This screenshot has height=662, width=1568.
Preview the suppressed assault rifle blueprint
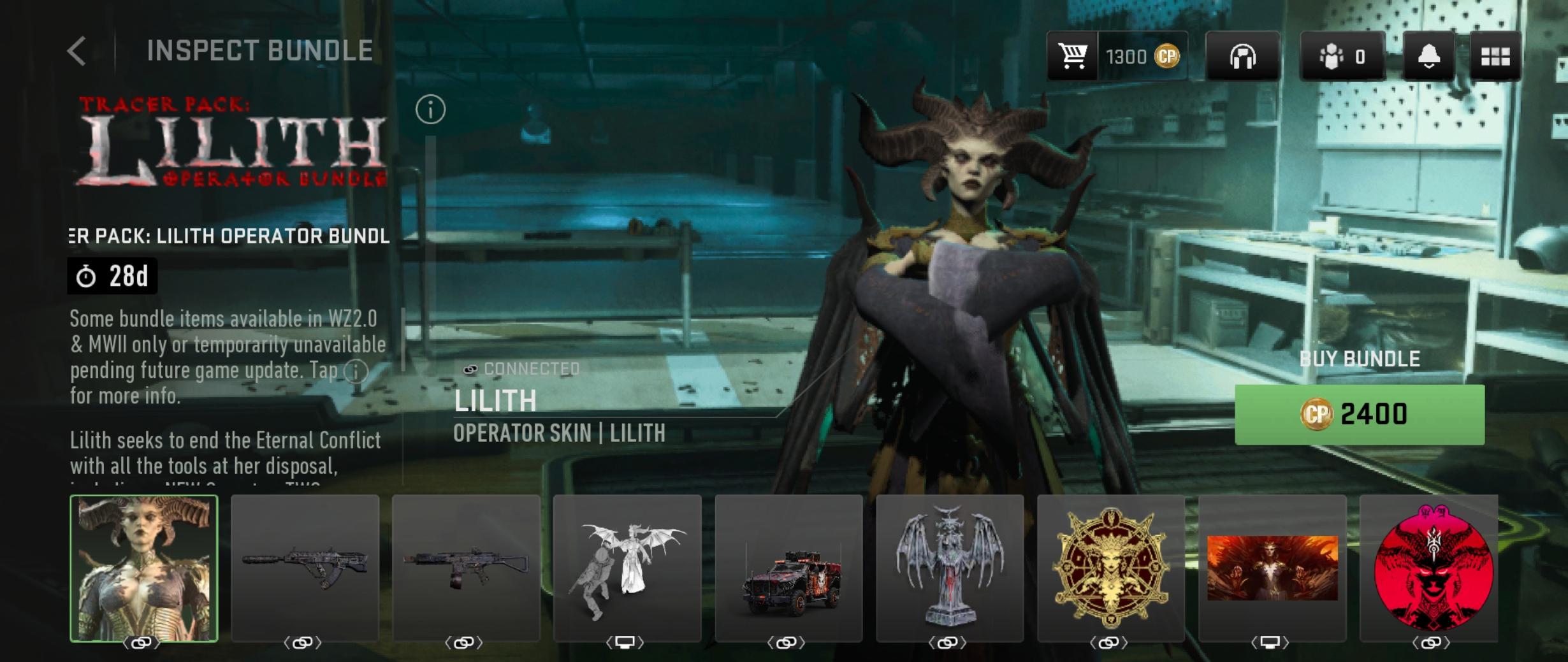(x=305, y=568)
